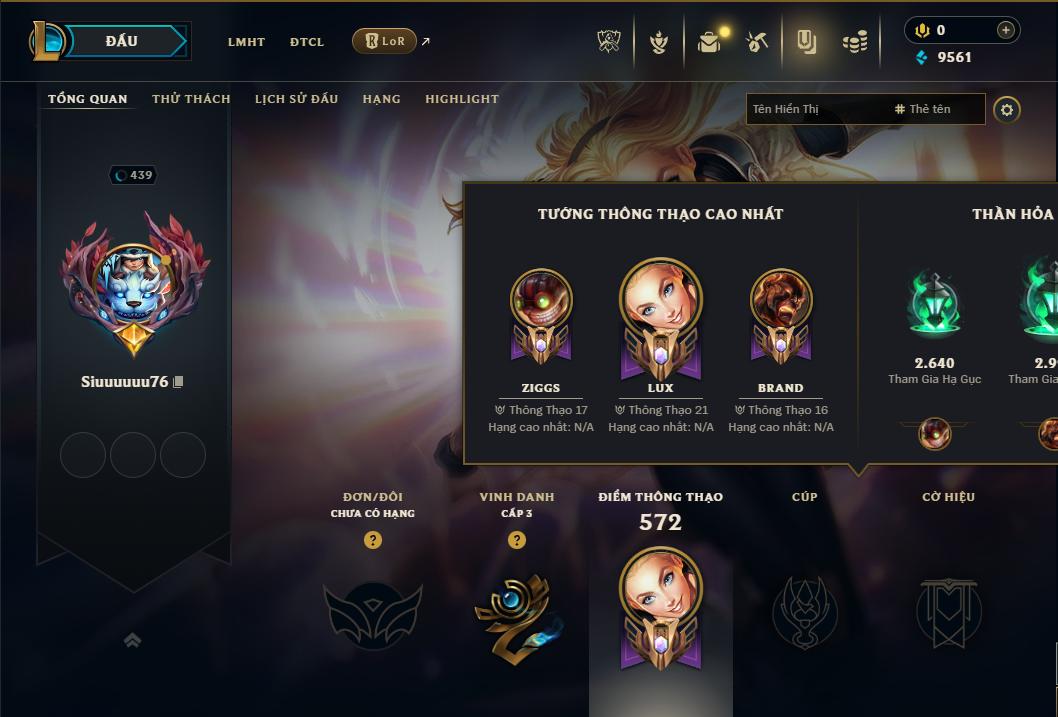
Task: Go to the ĐTCL section
Action: pos(307,42)
